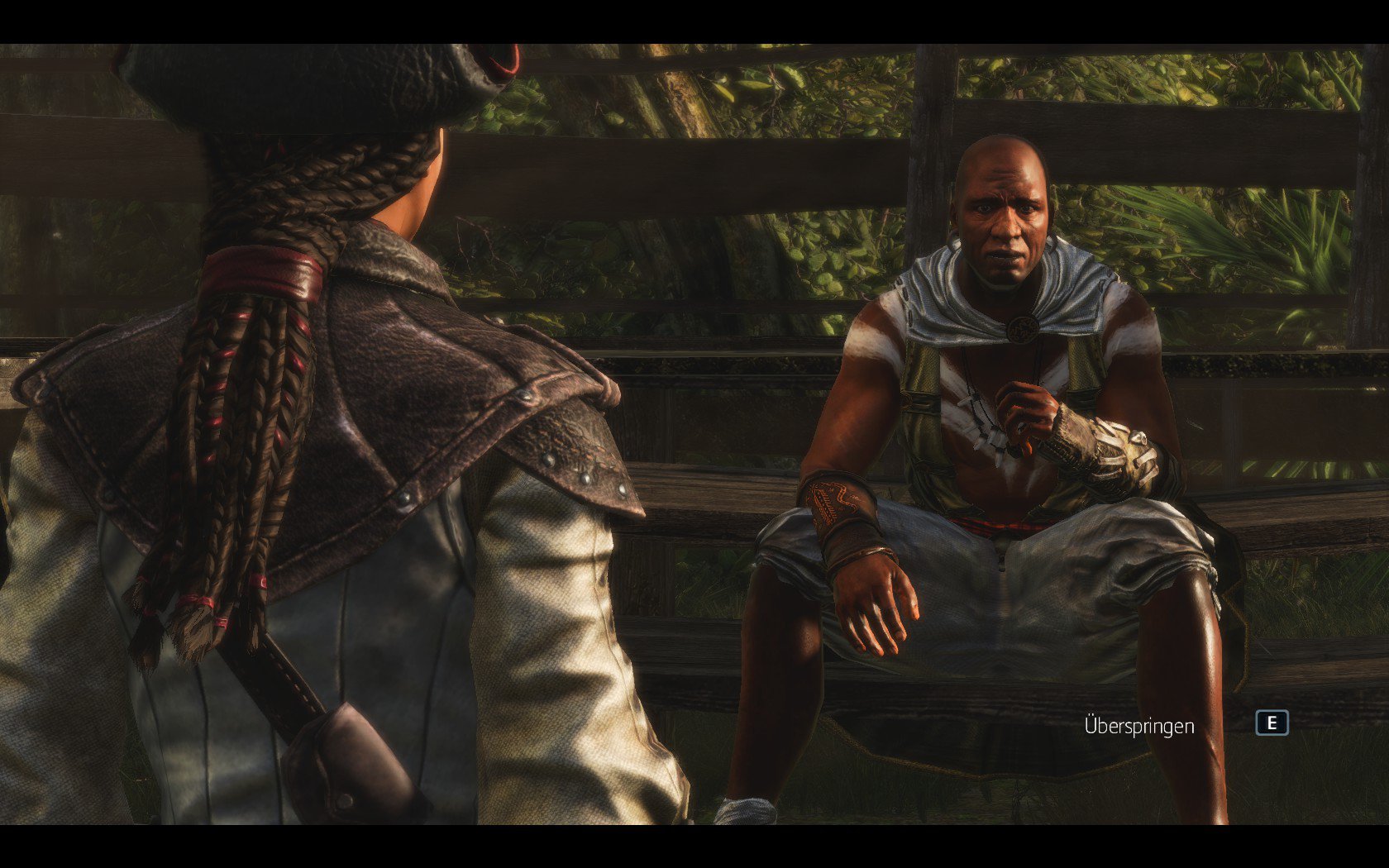Skip the cutscene via the Überspringen label

[1139, 726]
